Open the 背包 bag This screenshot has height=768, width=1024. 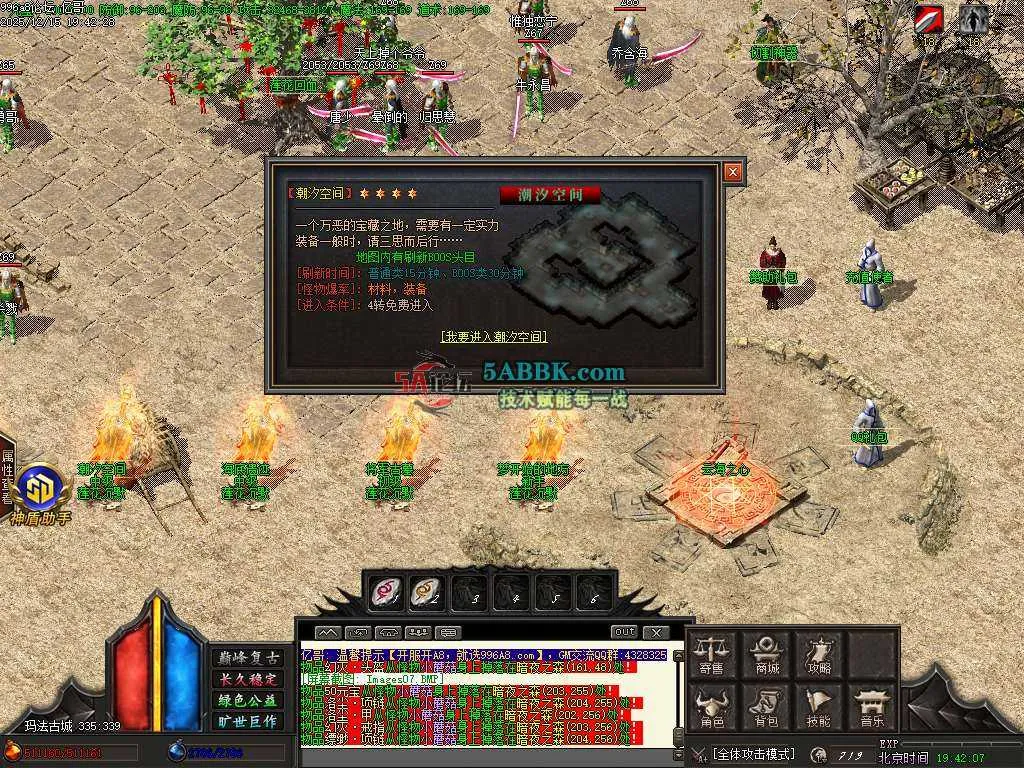(767, 707)
